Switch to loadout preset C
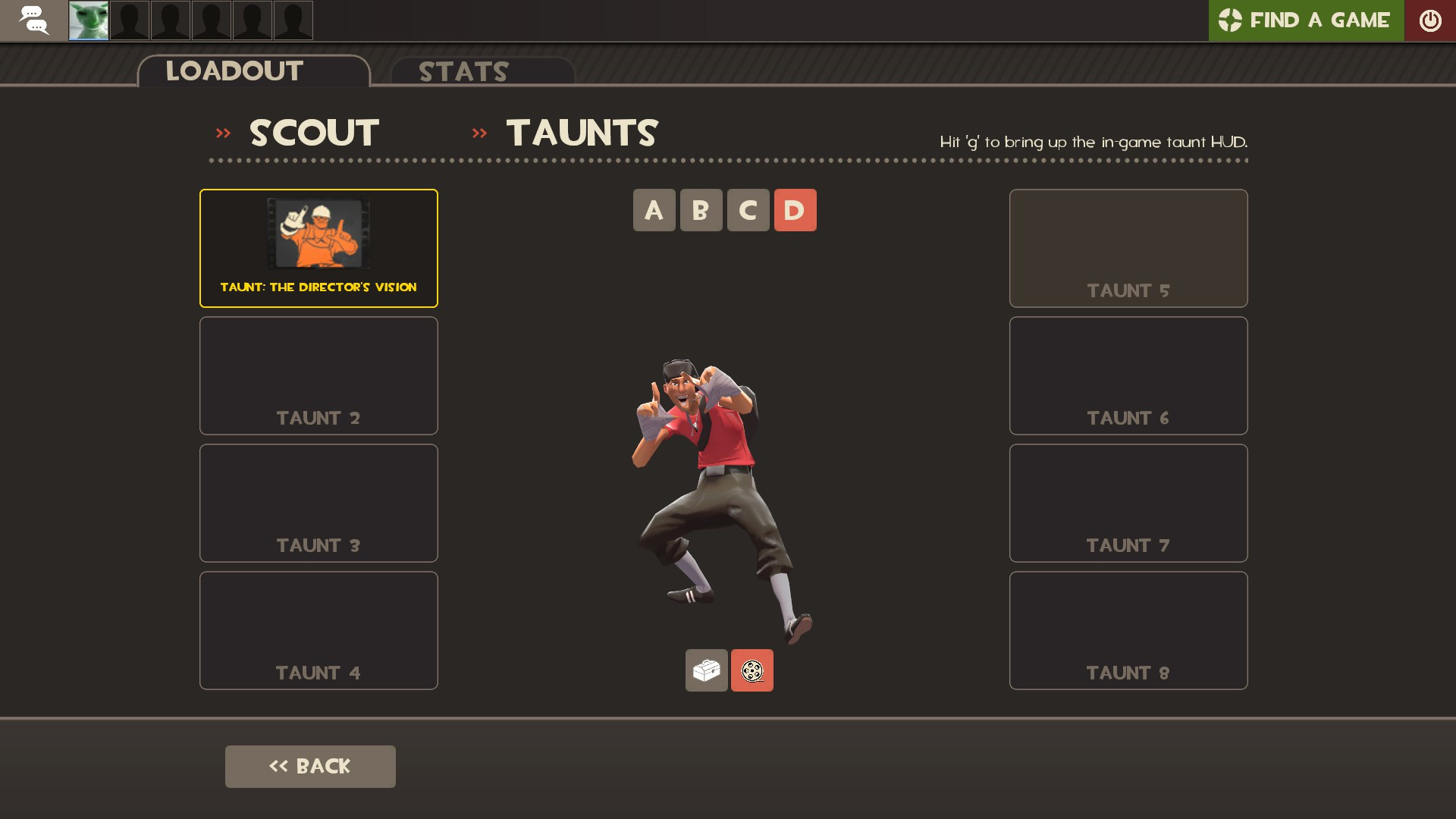 click(748, 210)
